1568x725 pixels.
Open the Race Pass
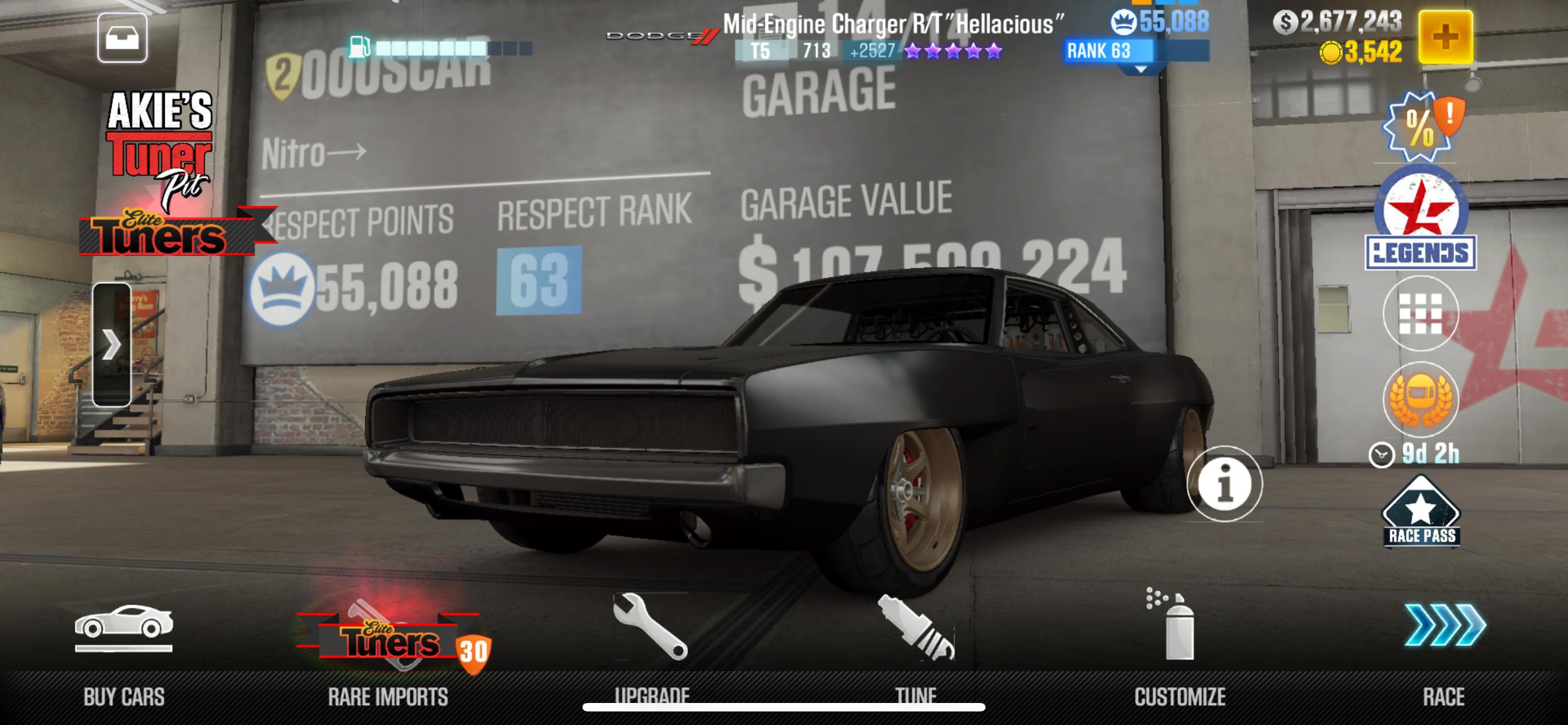[1421, 513]
